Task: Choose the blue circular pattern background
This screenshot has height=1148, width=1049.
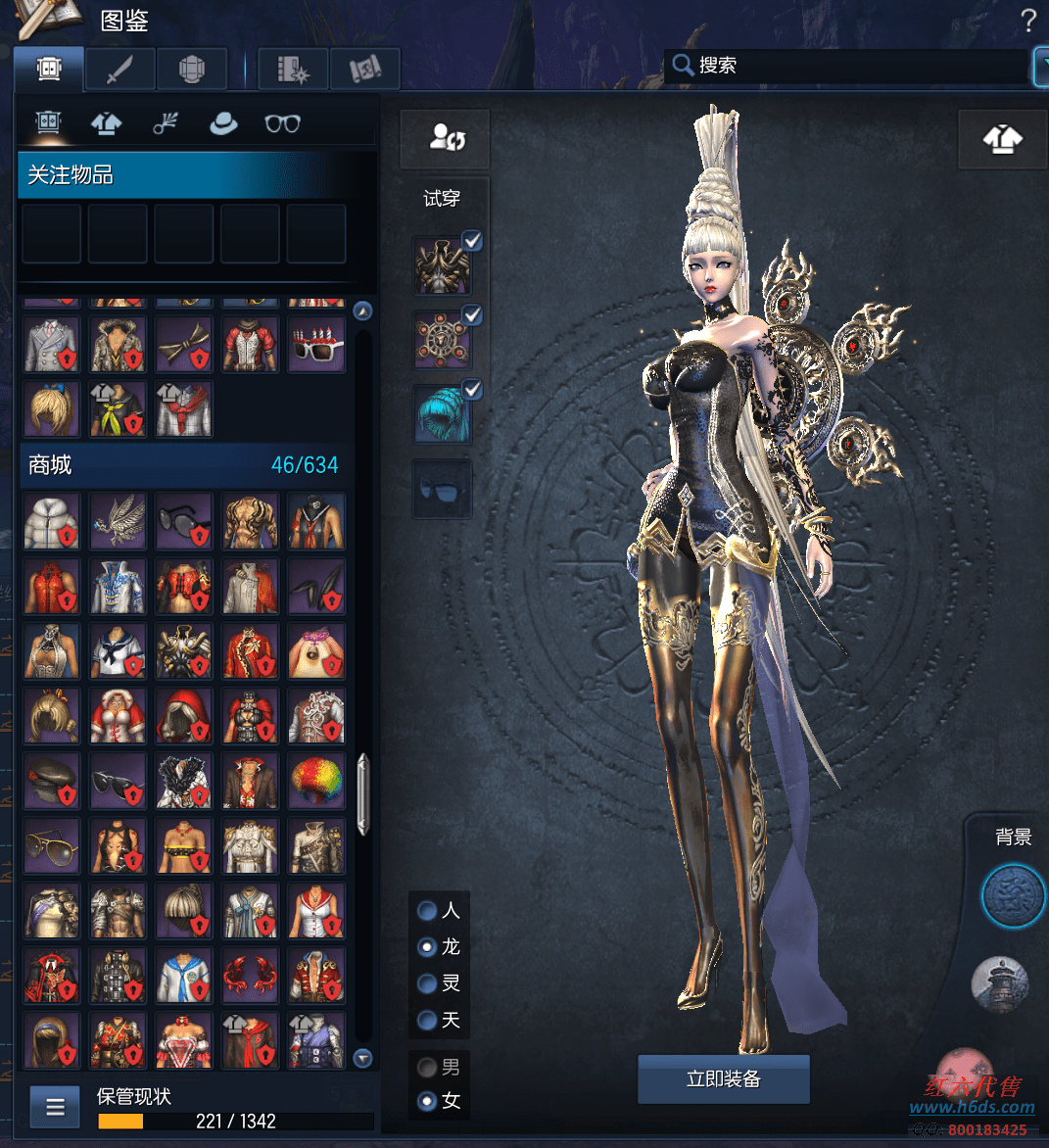Action: [1013, 895]
